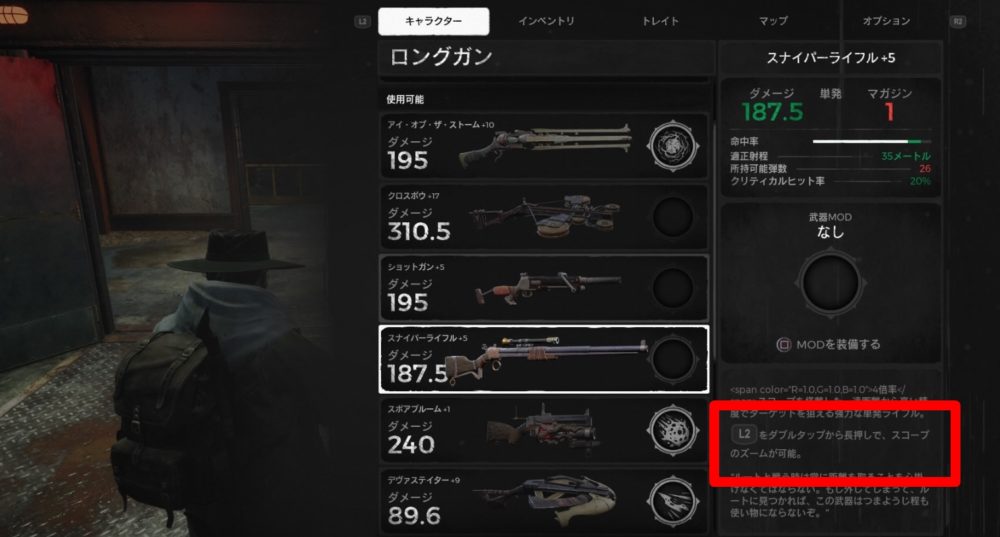Image resolution: width=1000 pixels, height=537 pixels.
Task: Click the スポアブルーム mod icon
Action: (x=672, y=431)
